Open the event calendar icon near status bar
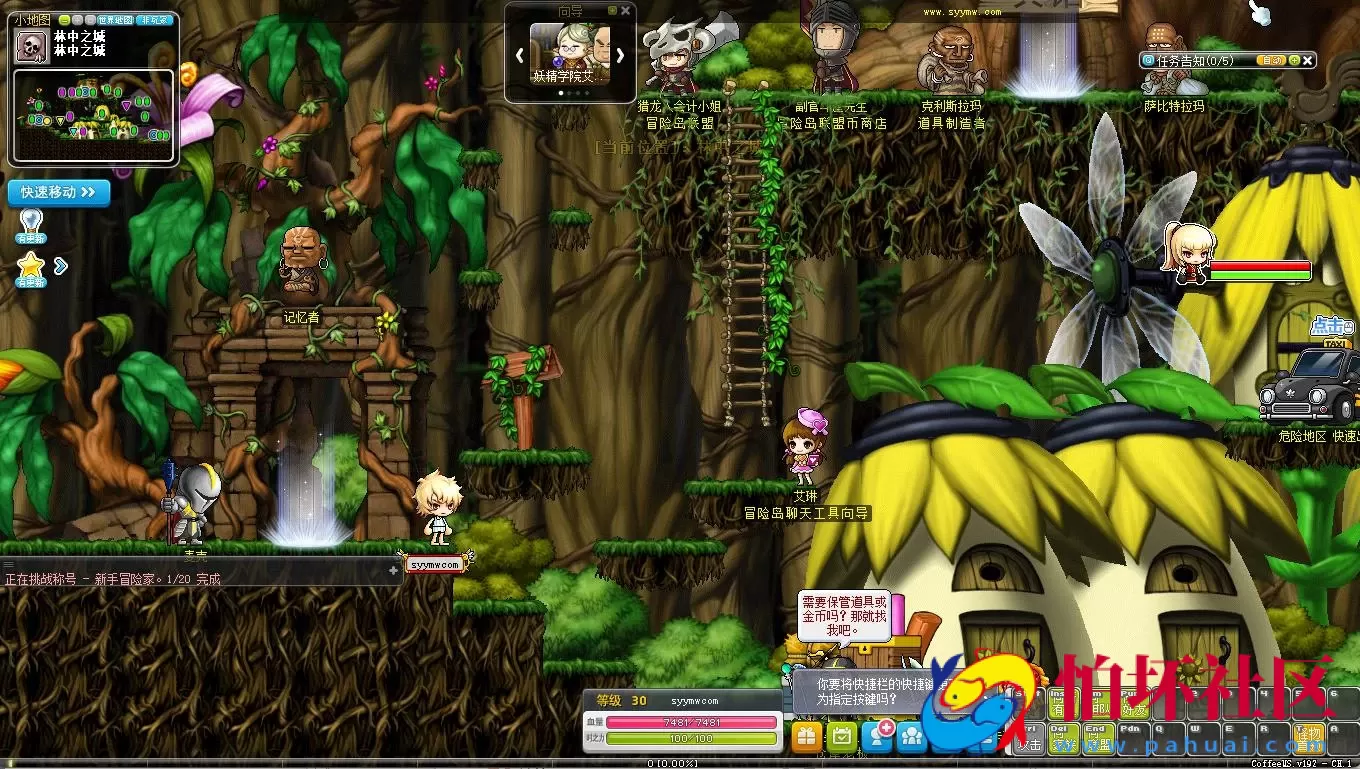Image resolution: width=1360 pixels, height=769 pixels. 840,735
